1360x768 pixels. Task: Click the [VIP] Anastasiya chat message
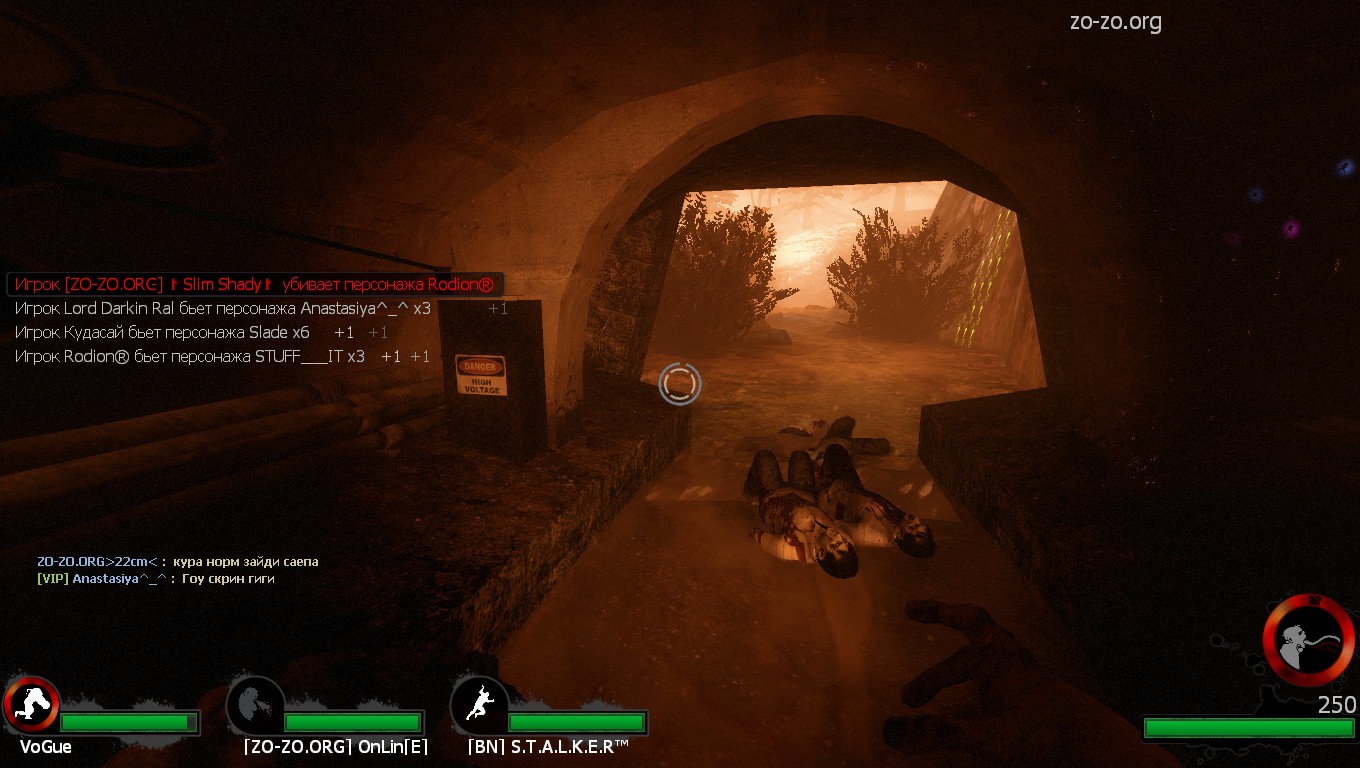click(x=155, y=579)
